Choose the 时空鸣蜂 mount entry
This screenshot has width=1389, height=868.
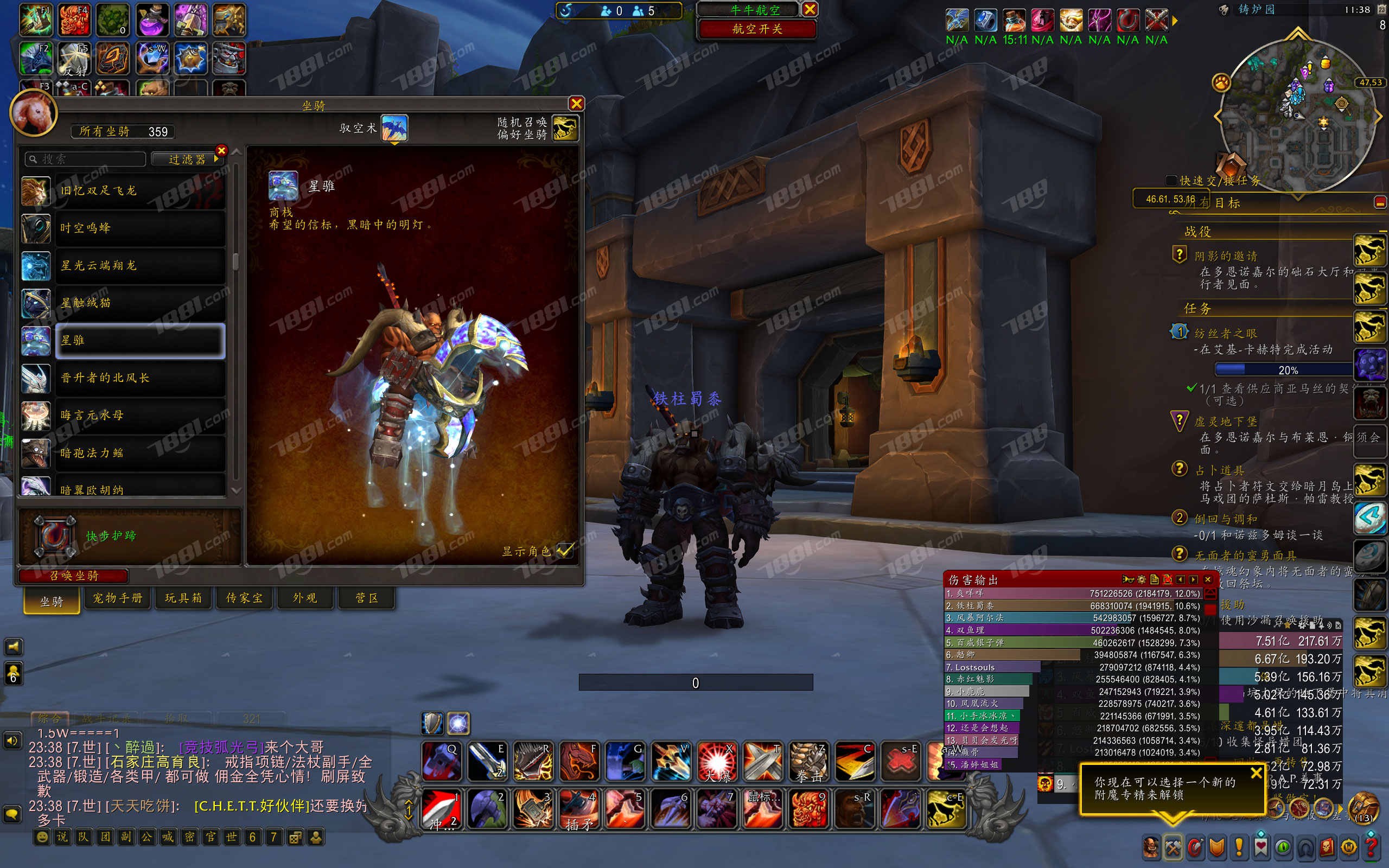click(x=139, y=228)
